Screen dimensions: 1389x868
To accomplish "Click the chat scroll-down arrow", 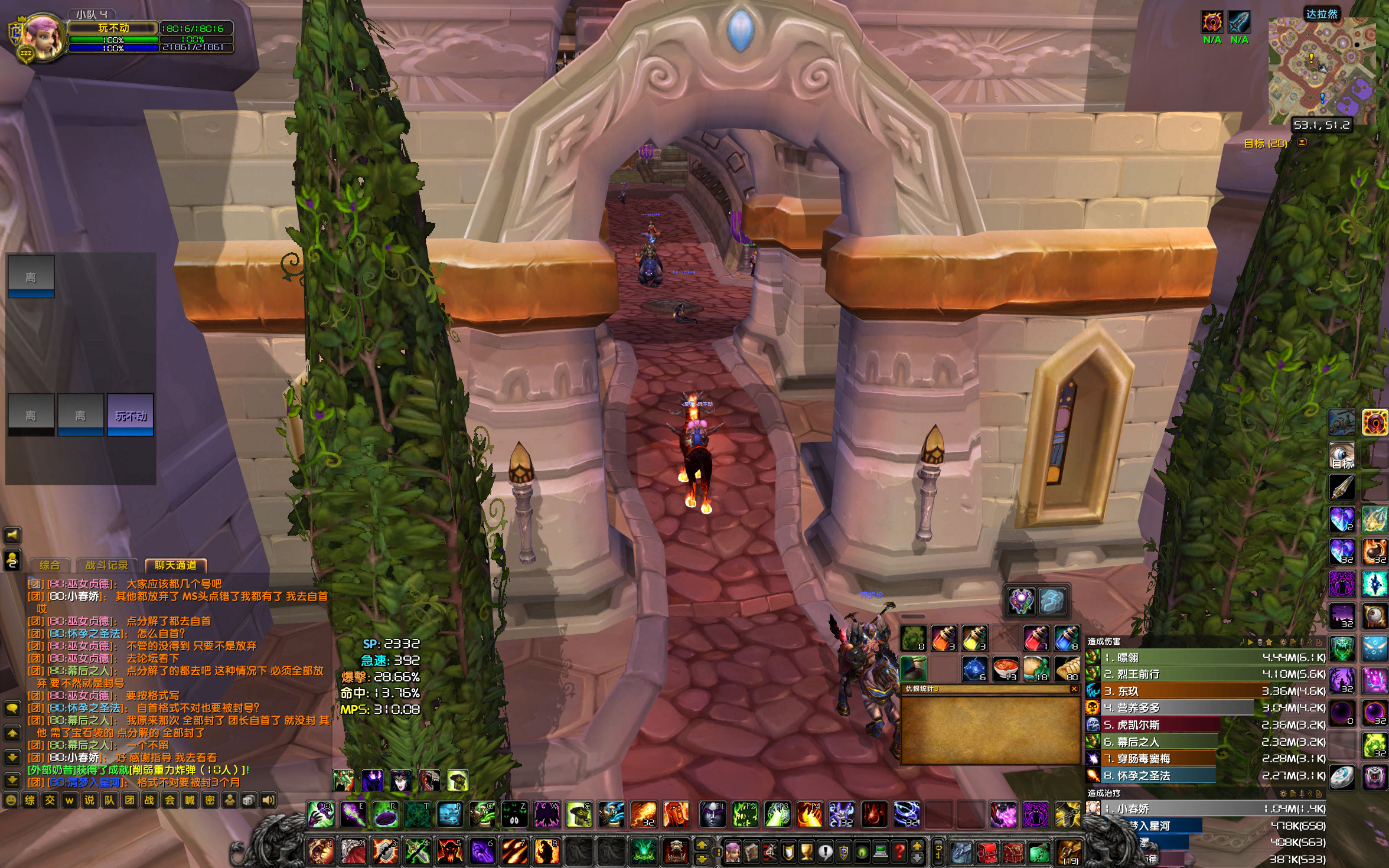I will [x=12, y=757].
